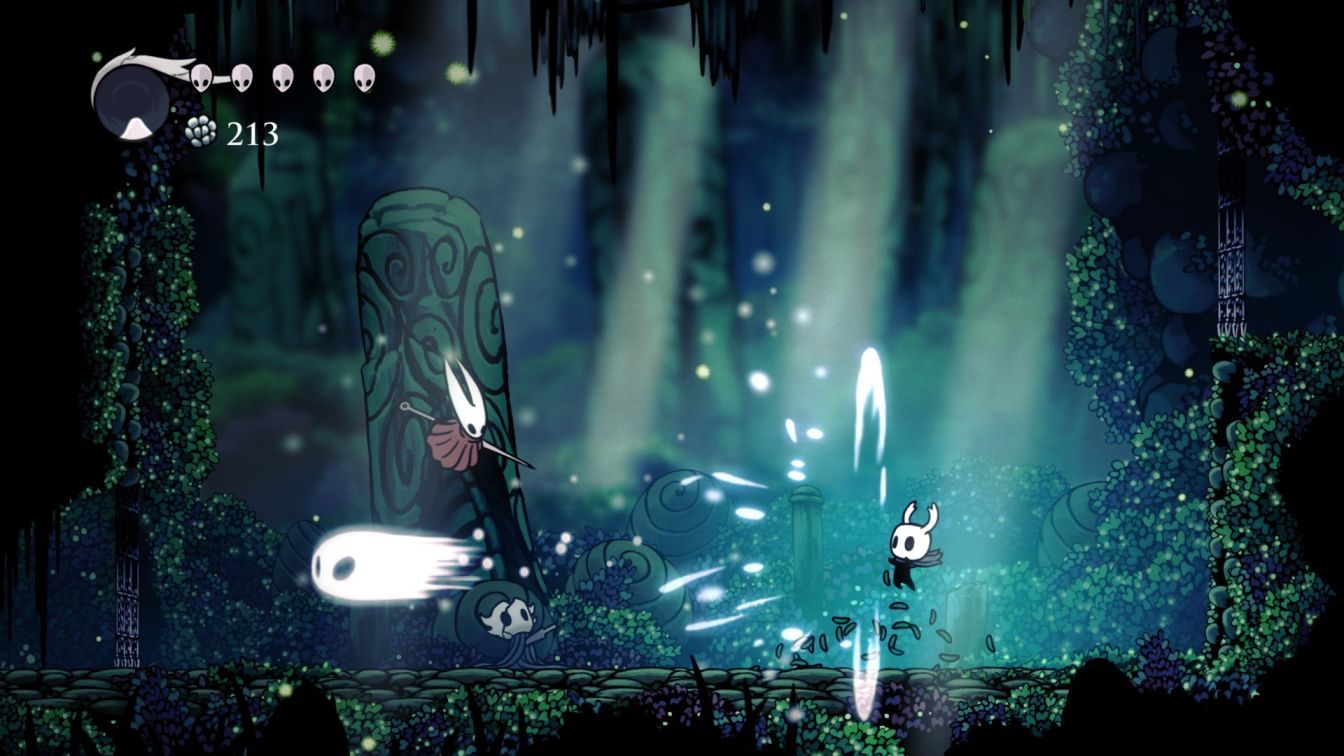Viewport: 1344px width, 756px height.
Task: Click the Geo total reading 213
Action: [x=252, y=132]
